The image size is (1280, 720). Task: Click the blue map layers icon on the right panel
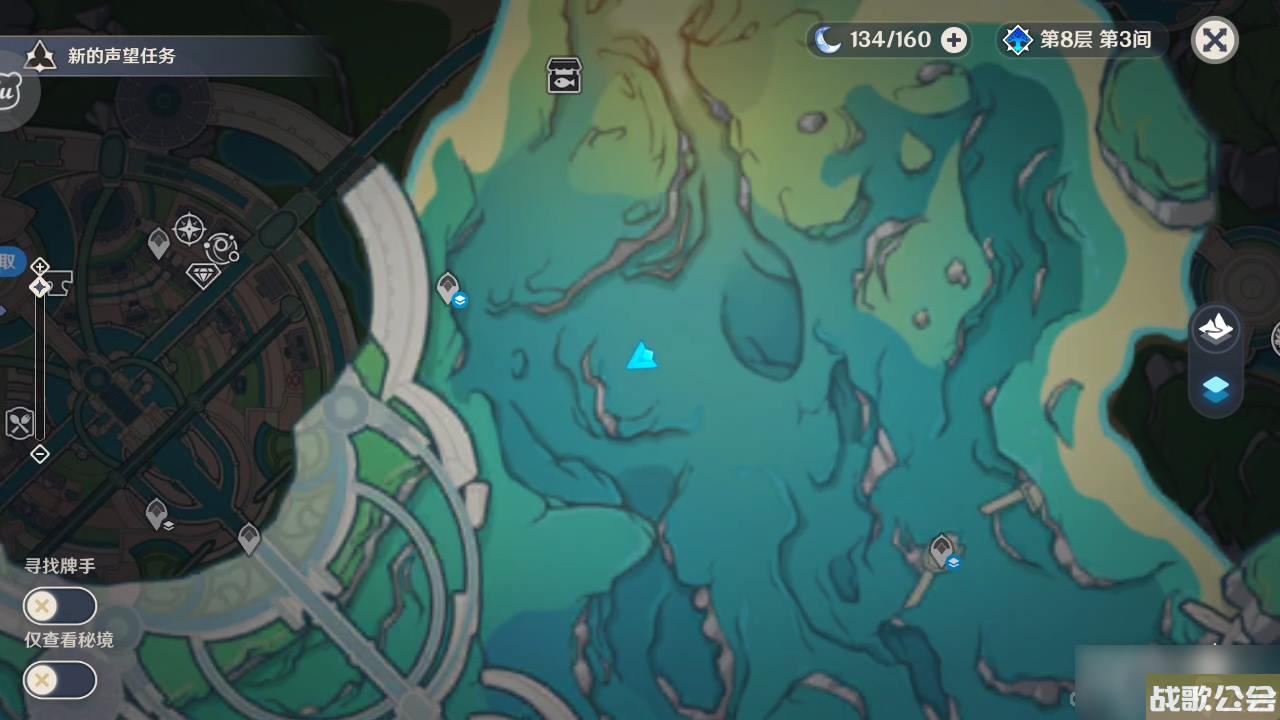1216,391
